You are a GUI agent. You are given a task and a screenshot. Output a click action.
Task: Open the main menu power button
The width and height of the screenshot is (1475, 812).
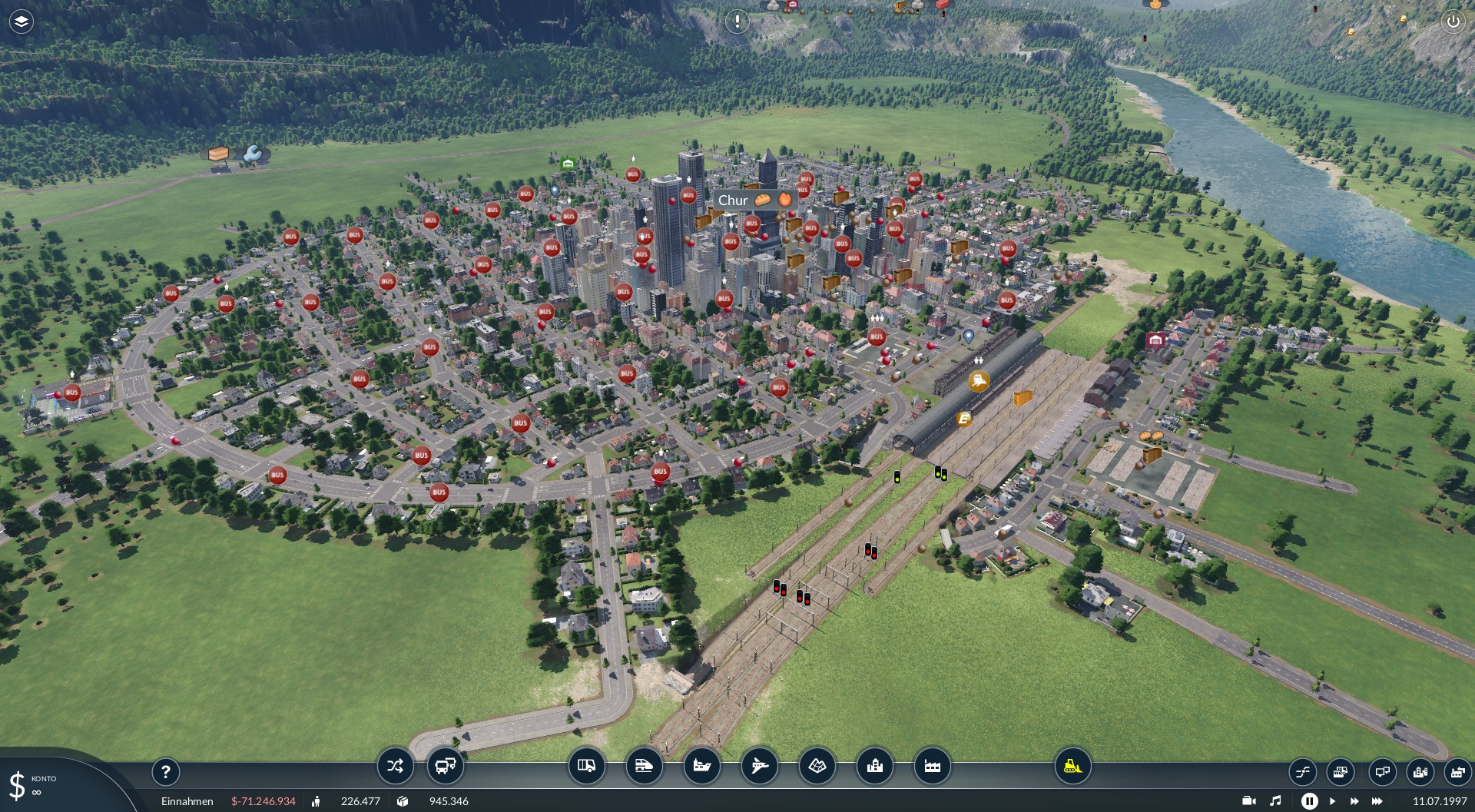tap(1453, 22)
